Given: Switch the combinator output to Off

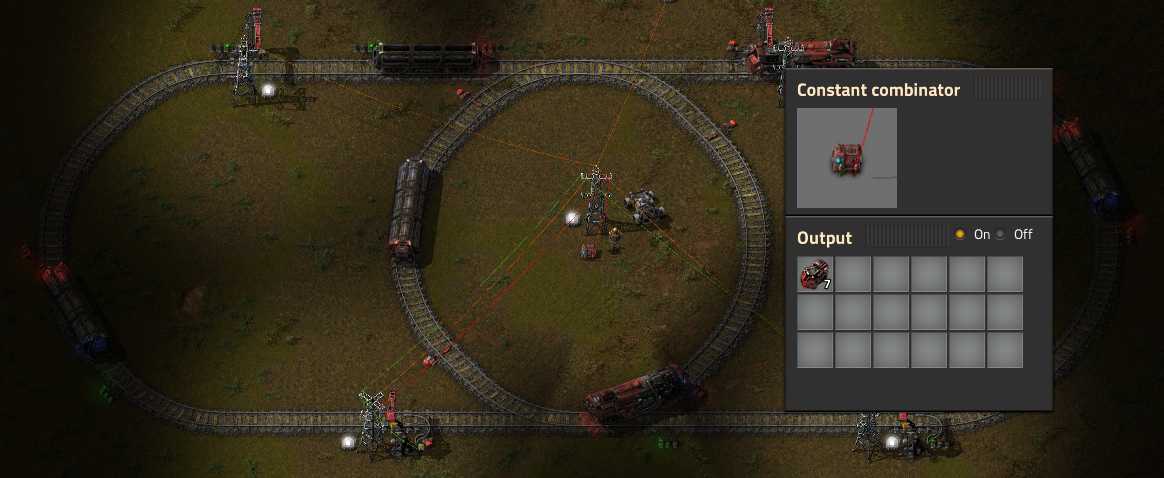Looking at the screenshot, I should (1000, 234).
